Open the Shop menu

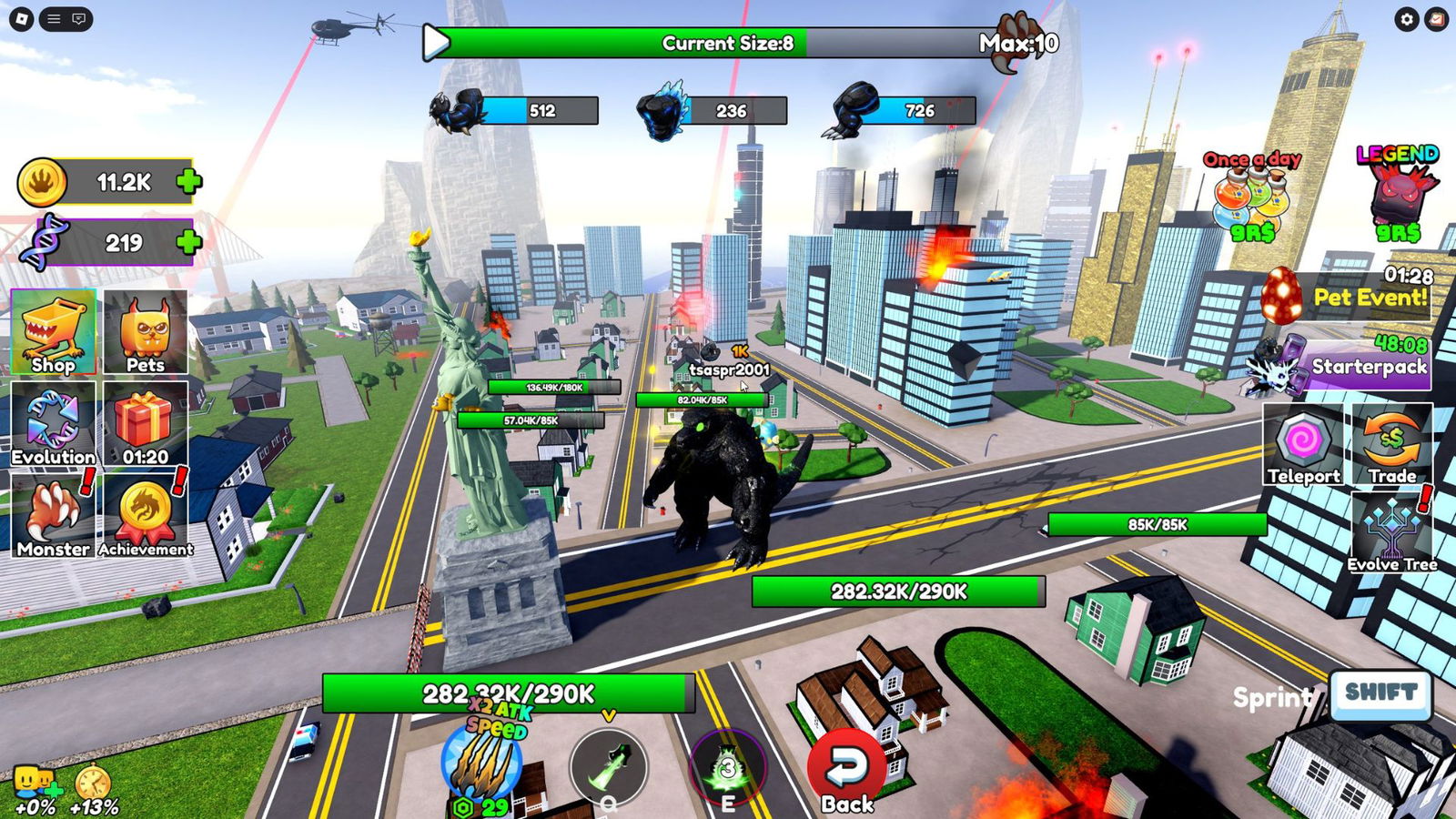[54, 332]
